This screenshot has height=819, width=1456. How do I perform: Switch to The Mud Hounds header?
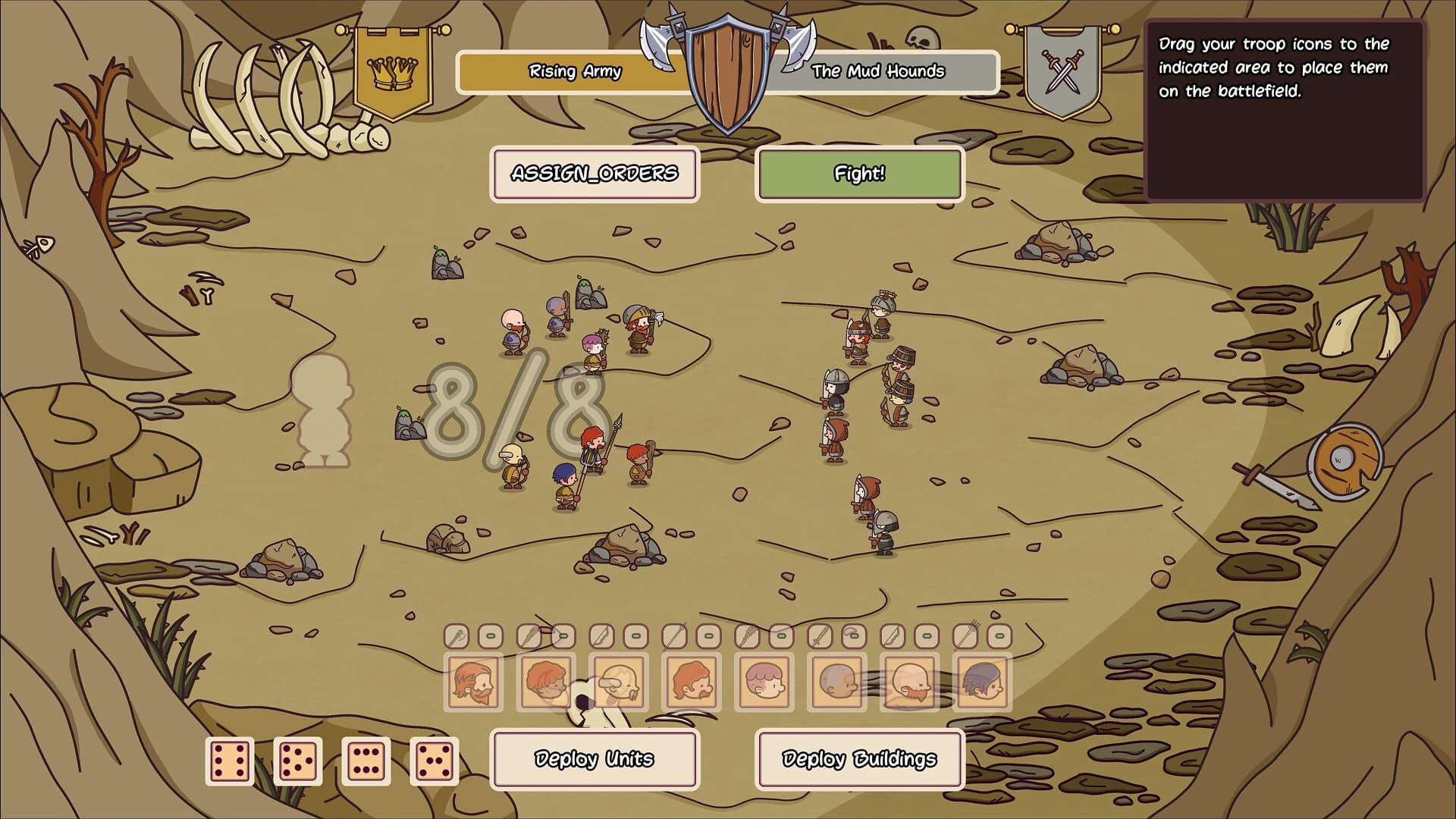pyautogui.click(x=878, y=73)
